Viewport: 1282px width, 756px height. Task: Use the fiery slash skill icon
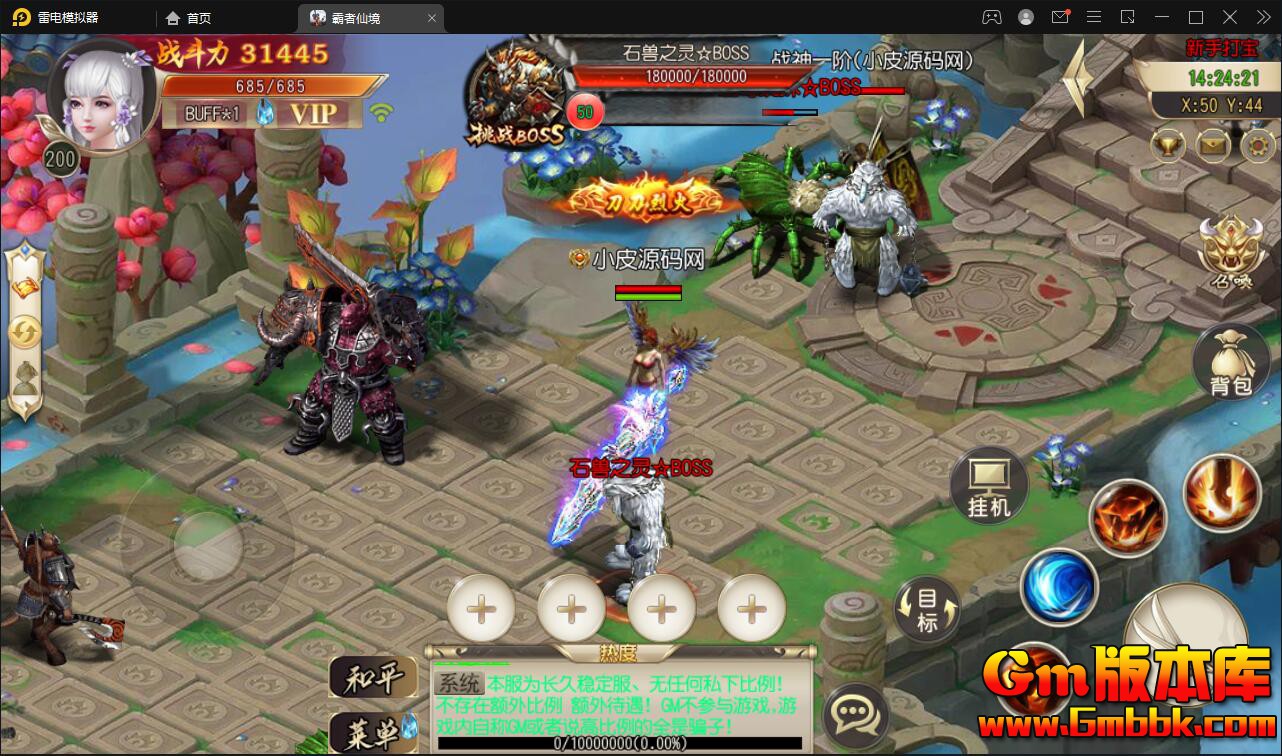pyautogui.click(x=1128, y=516)
